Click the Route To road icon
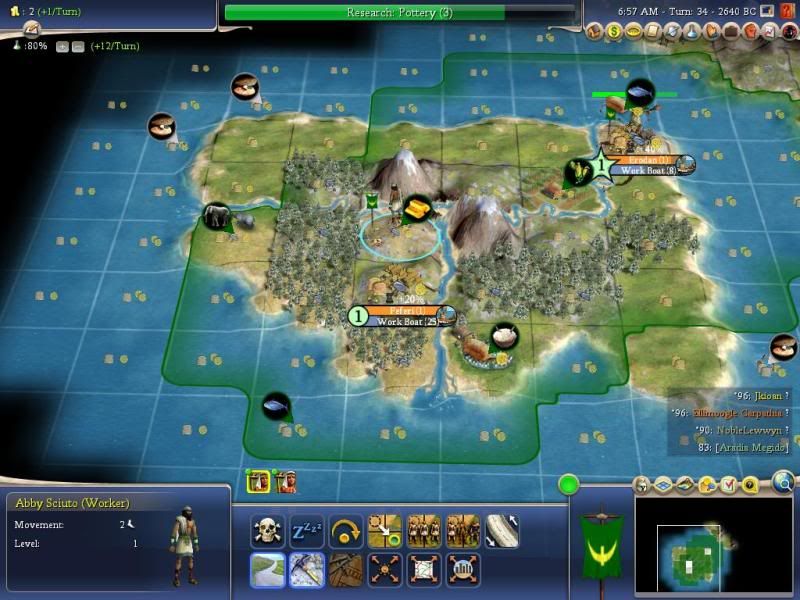Image resolution: width=800 pixels, height=600 pixels. click(x=501, y=530)
